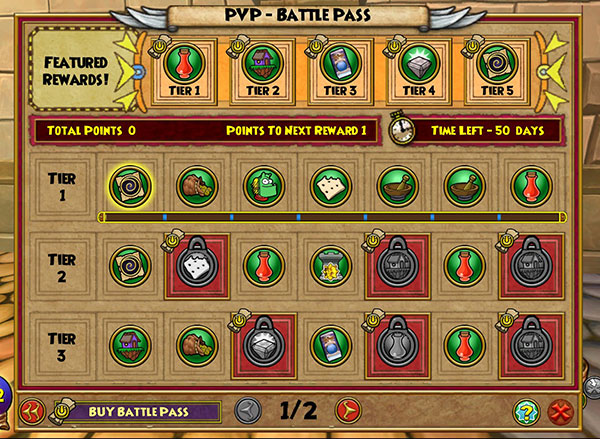Click the Buy Battle Pass button
This screenshot has width=600, height=439.
[x=138, y=411]
